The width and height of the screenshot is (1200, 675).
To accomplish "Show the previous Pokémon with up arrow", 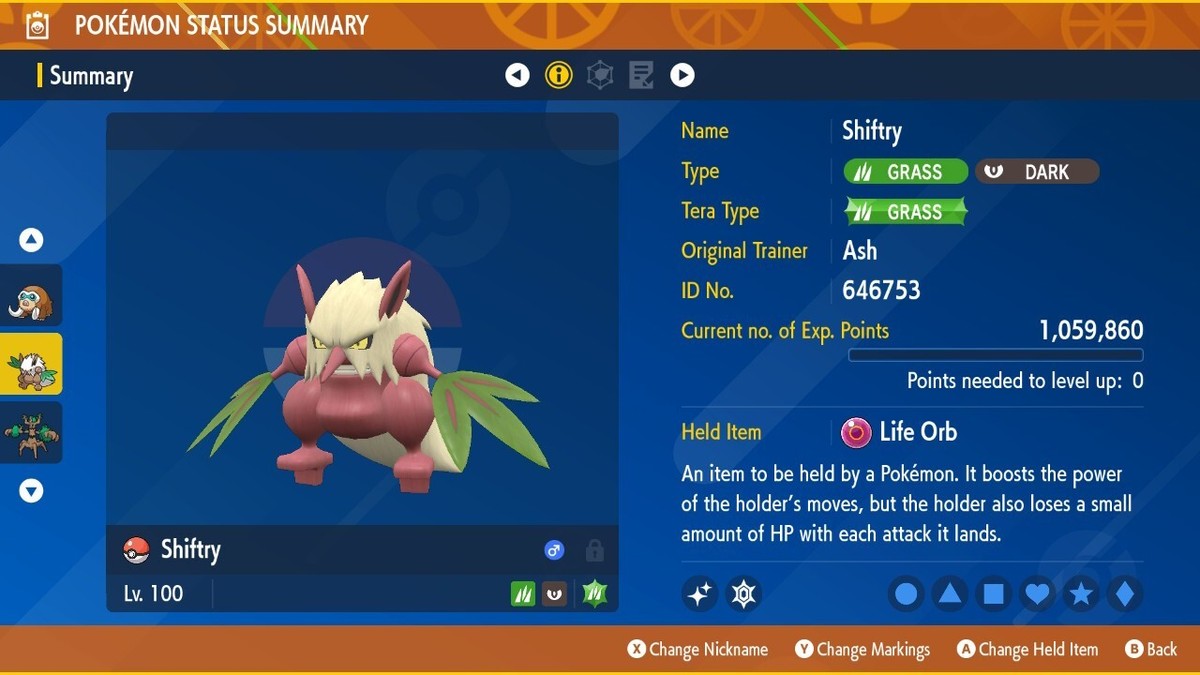I will (31, 240).
